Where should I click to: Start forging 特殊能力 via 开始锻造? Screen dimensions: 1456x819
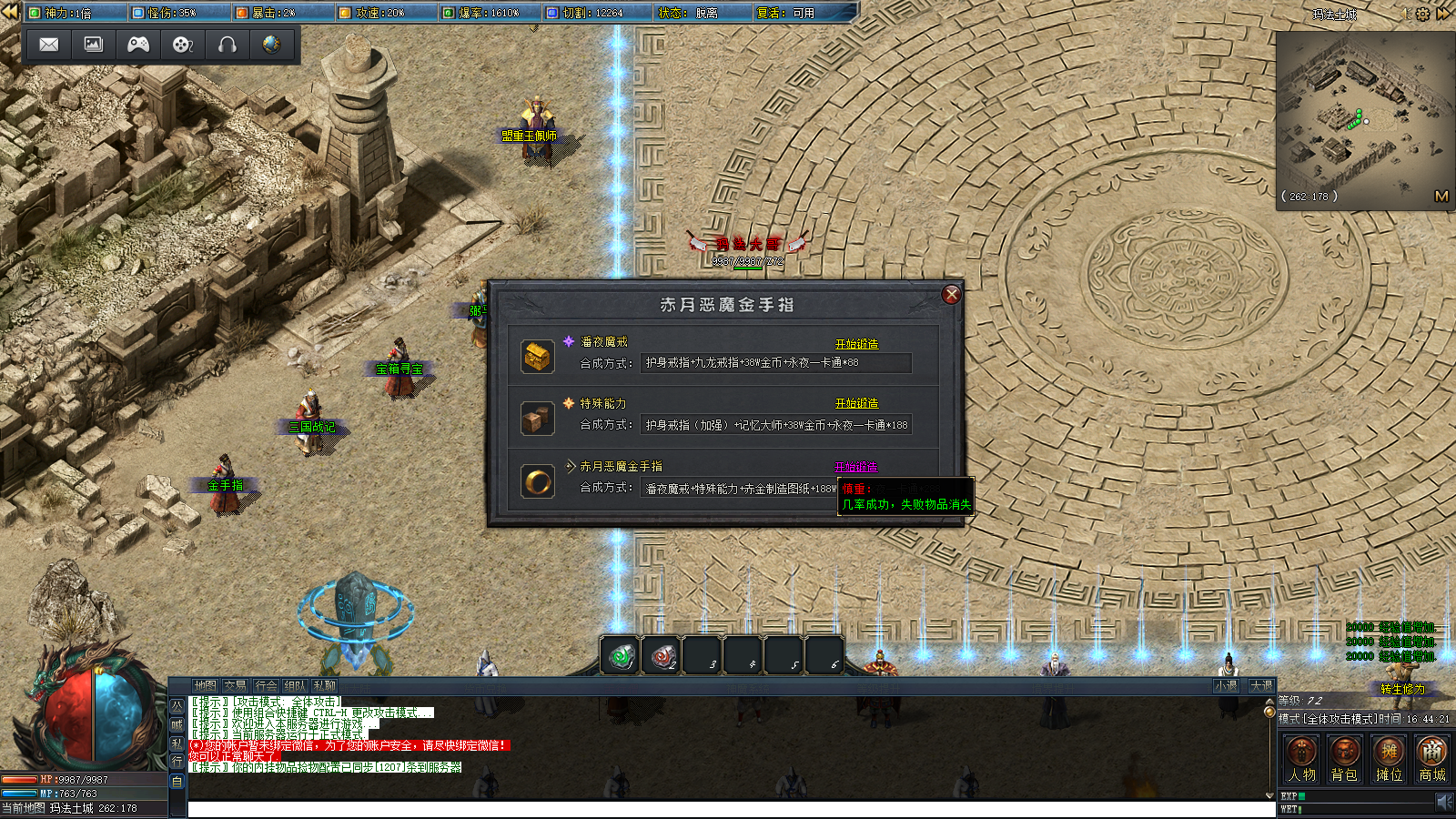point(856,403)
